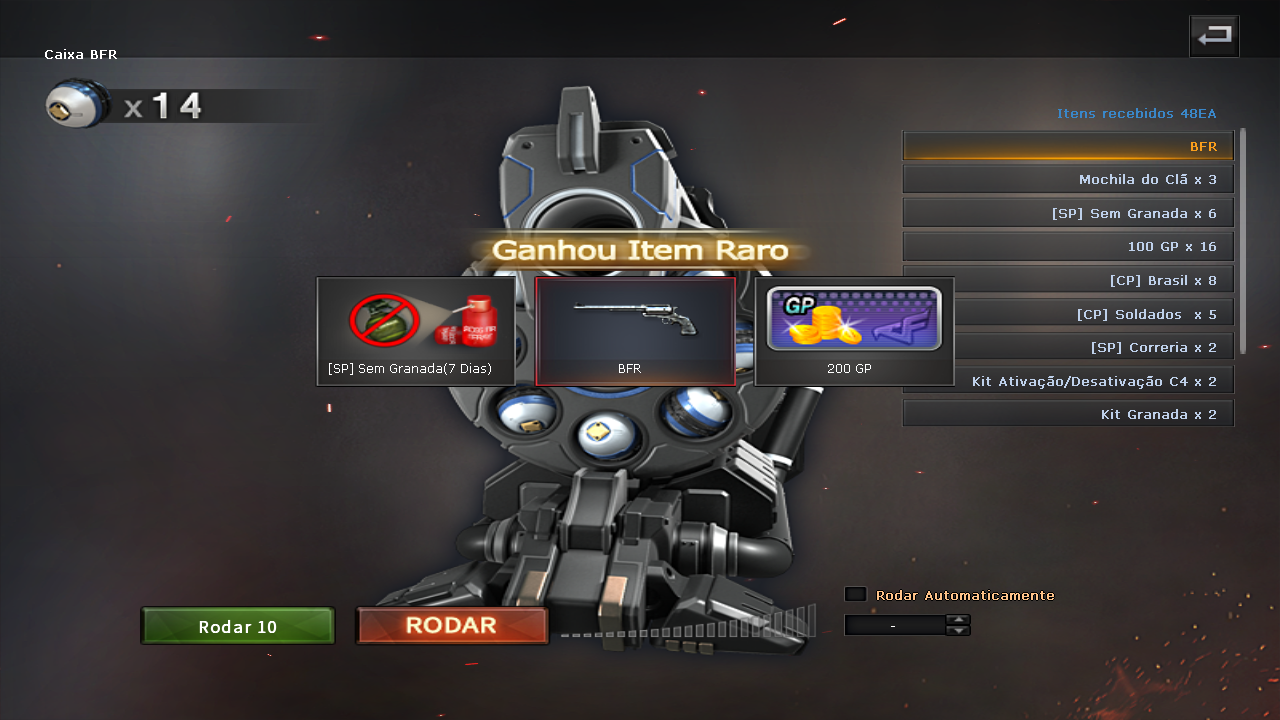Select the Sem Granada 7 Dias reward card
The height and width of the screenshot is (720, 1280).
416,331
